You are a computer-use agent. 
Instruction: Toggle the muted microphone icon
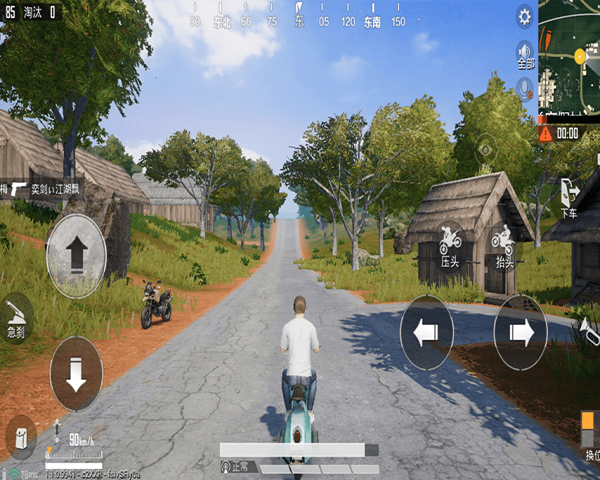[524, 89]
